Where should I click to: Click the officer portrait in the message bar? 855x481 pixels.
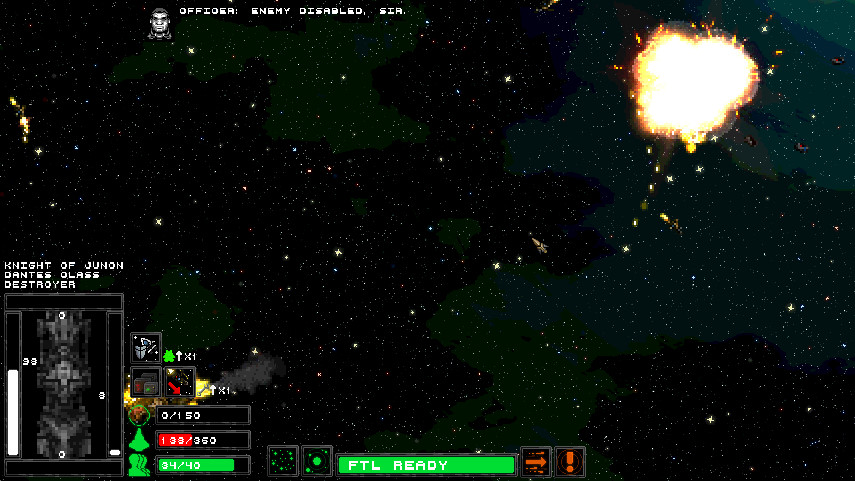(x=158, y=22)
